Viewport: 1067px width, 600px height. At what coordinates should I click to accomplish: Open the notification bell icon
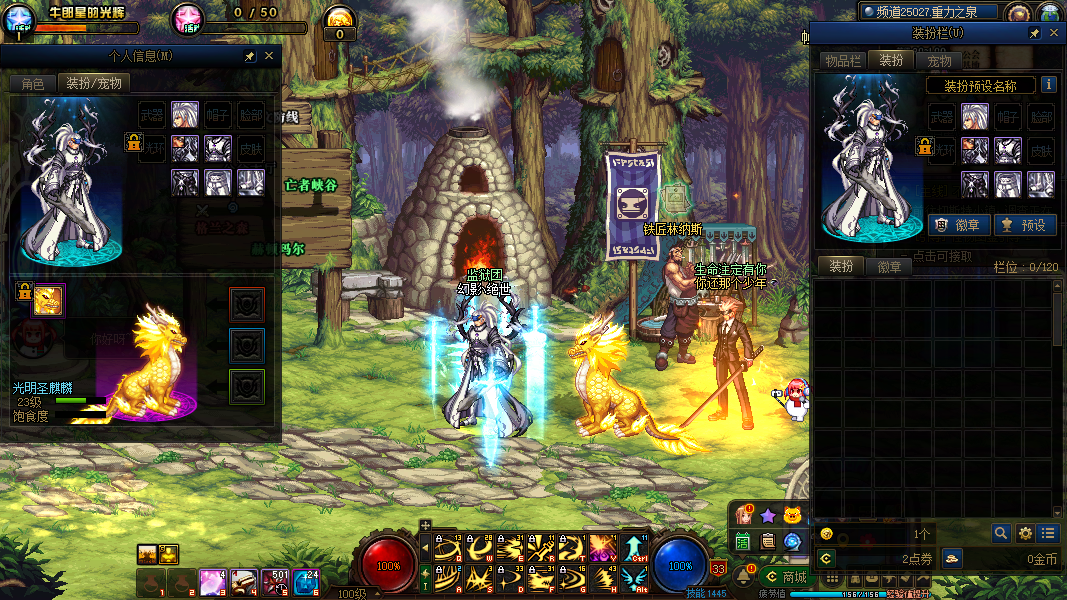coord(743,575)
